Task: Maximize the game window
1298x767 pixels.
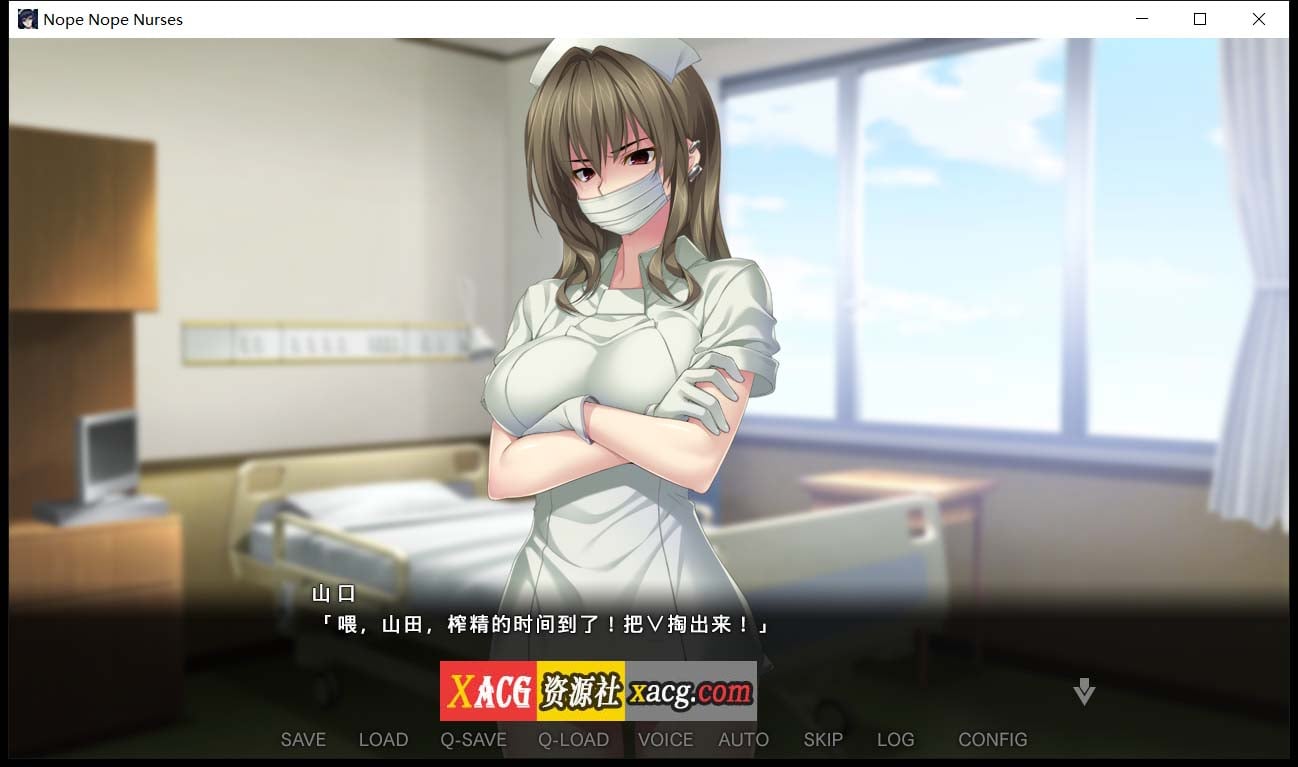Action: coord(1199,18)
